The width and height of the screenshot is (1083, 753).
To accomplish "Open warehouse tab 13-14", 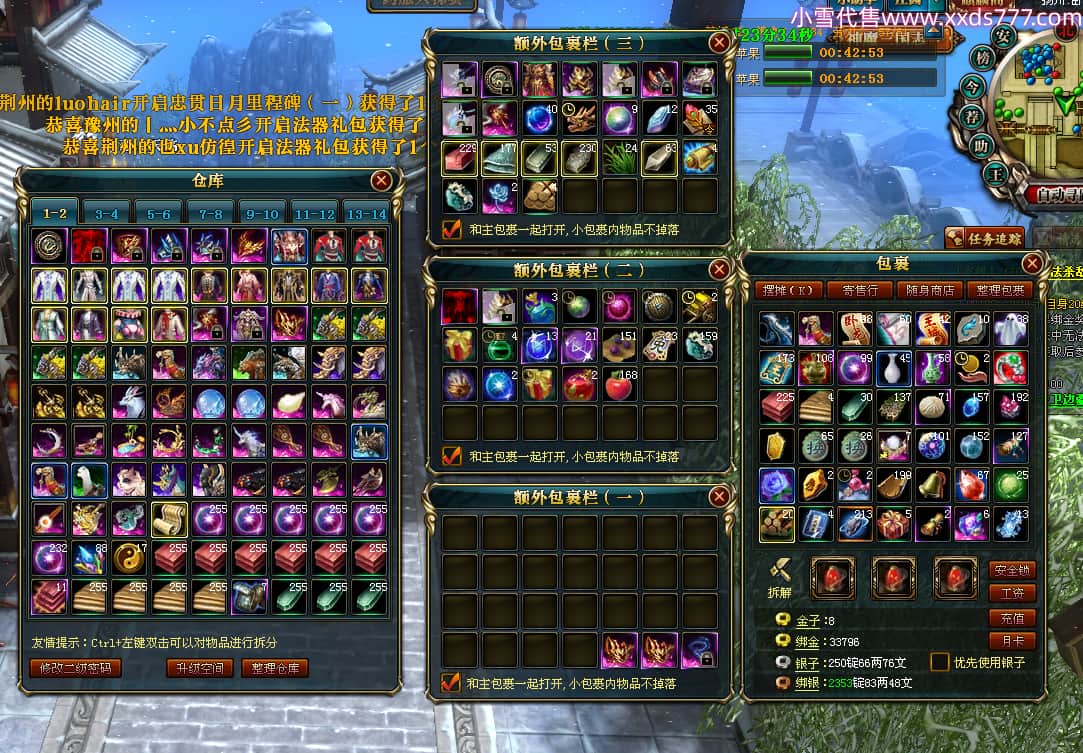I will (365, 213).
